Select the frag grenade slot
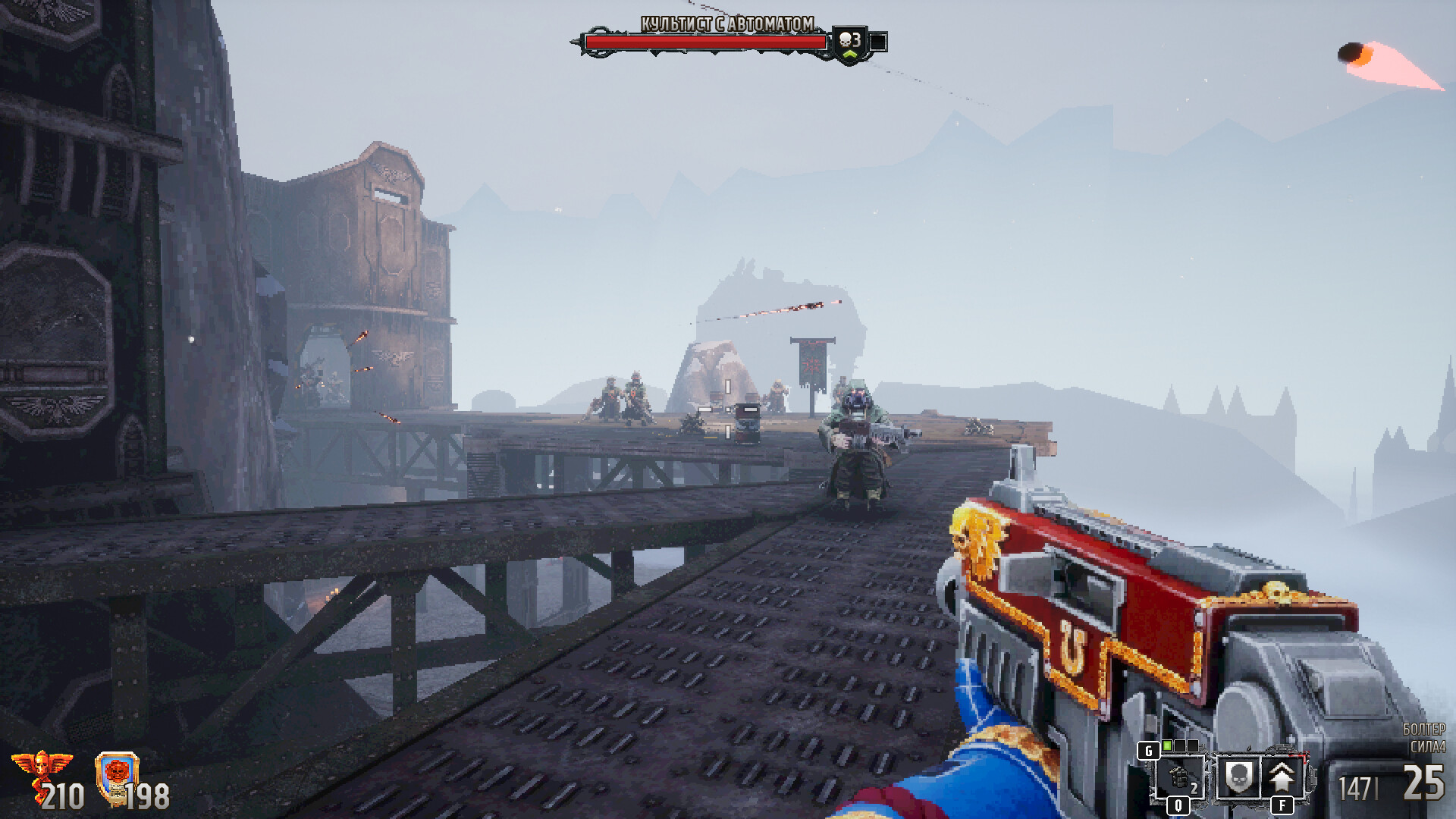Viewport: 1456px width, 819px height. click(1178, 777)
